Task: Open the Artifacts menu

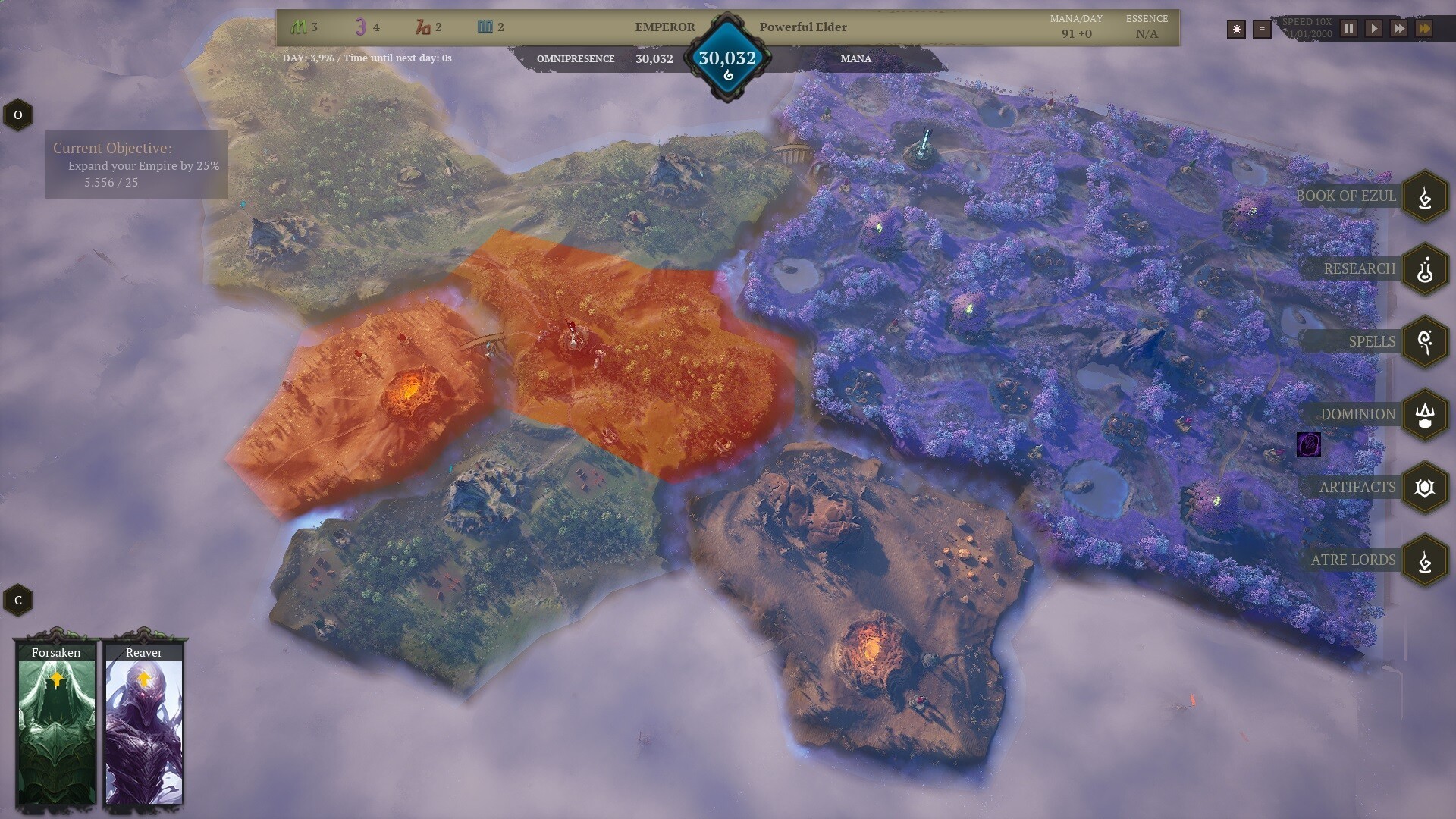Action: [x=1425, y=488]
